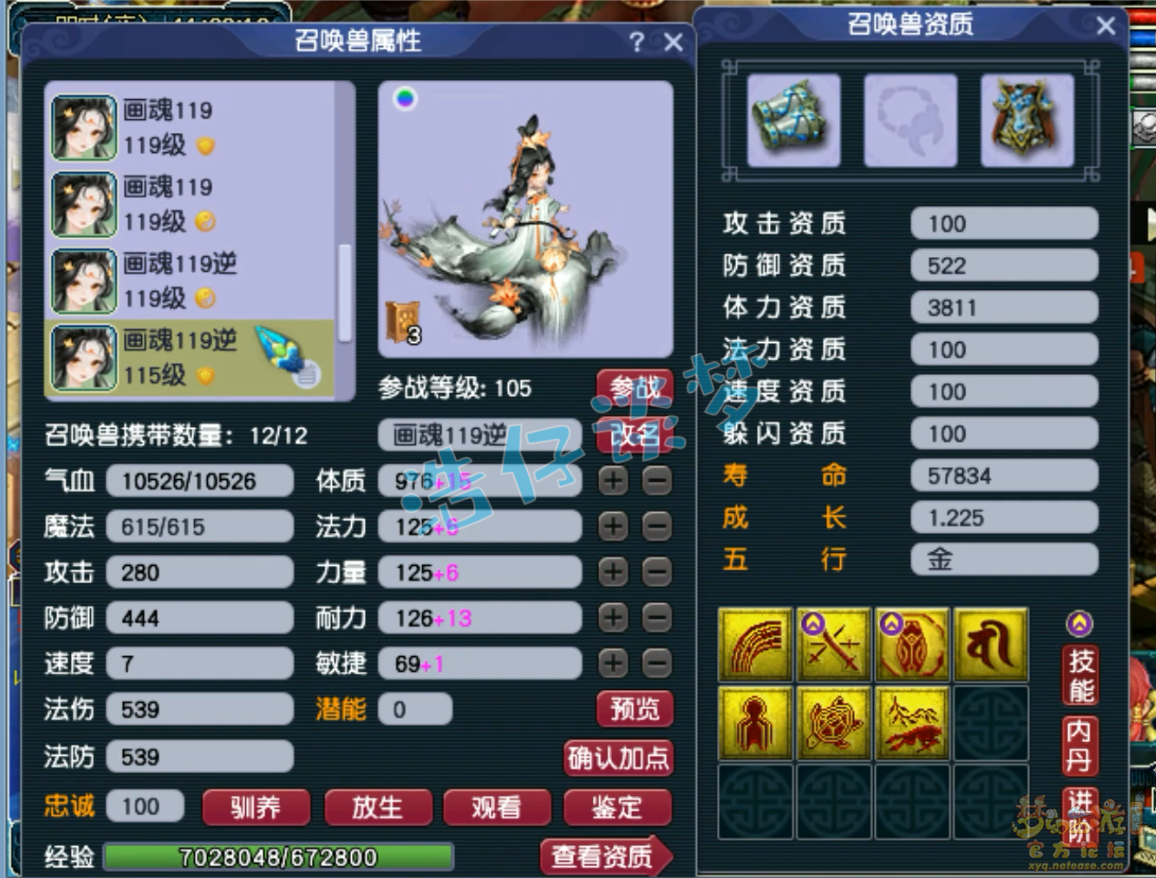
Task: Close the 召唤兽属性 window
Action: pos(674,42)
